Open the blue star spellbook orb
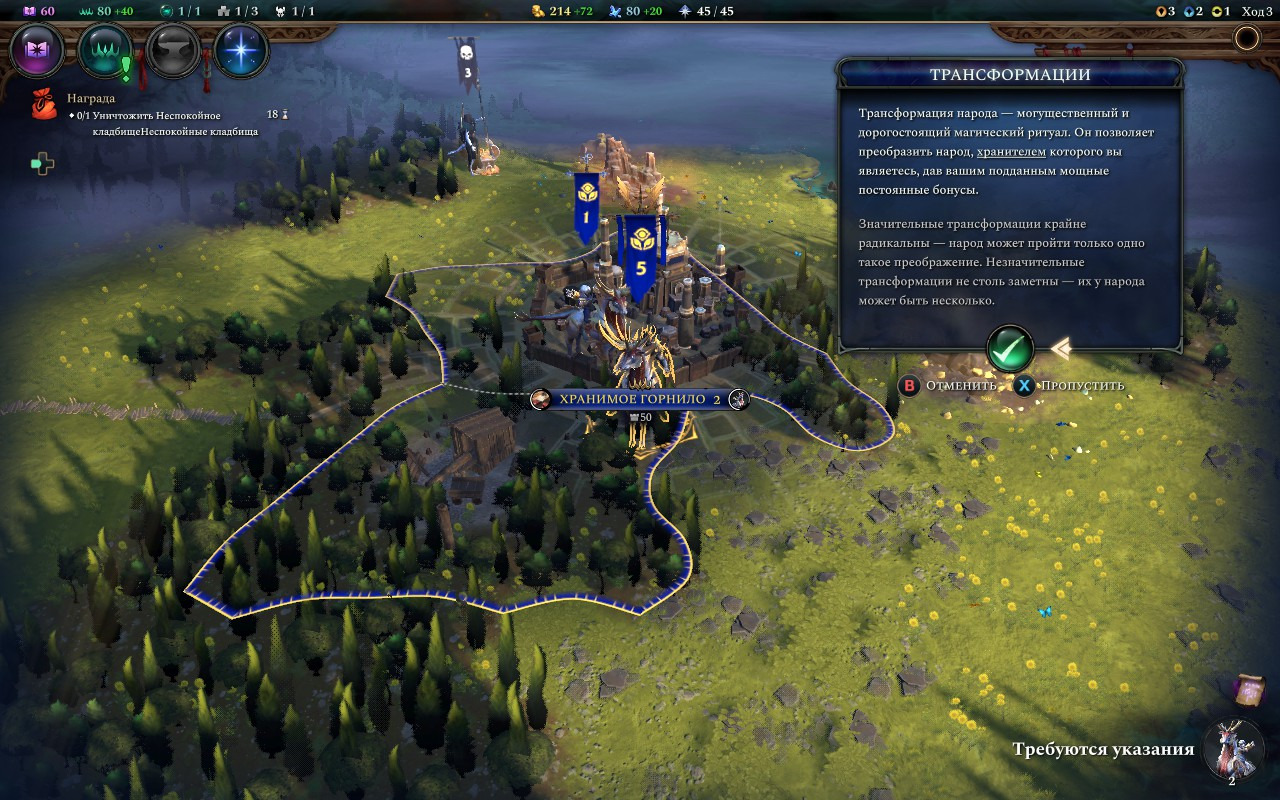The image size is (1280, 800). click(241, 49)
